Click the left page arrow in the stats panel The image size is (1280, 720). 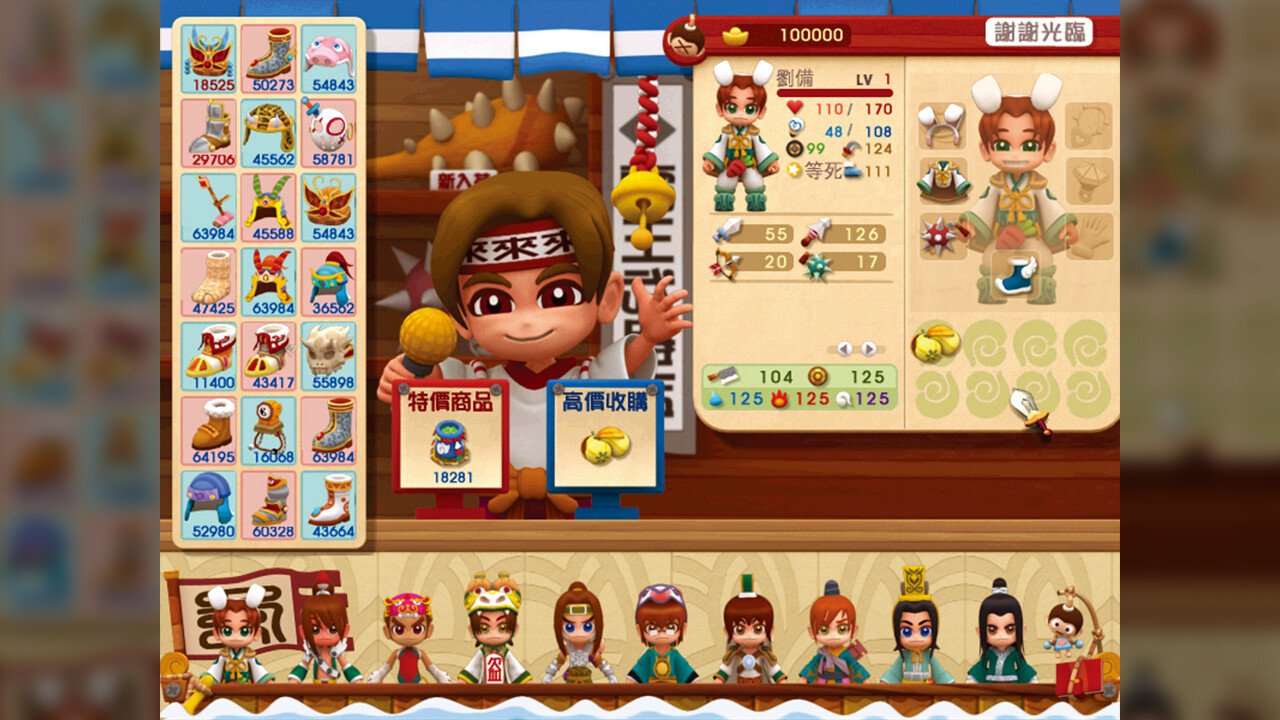click(844, 348)
